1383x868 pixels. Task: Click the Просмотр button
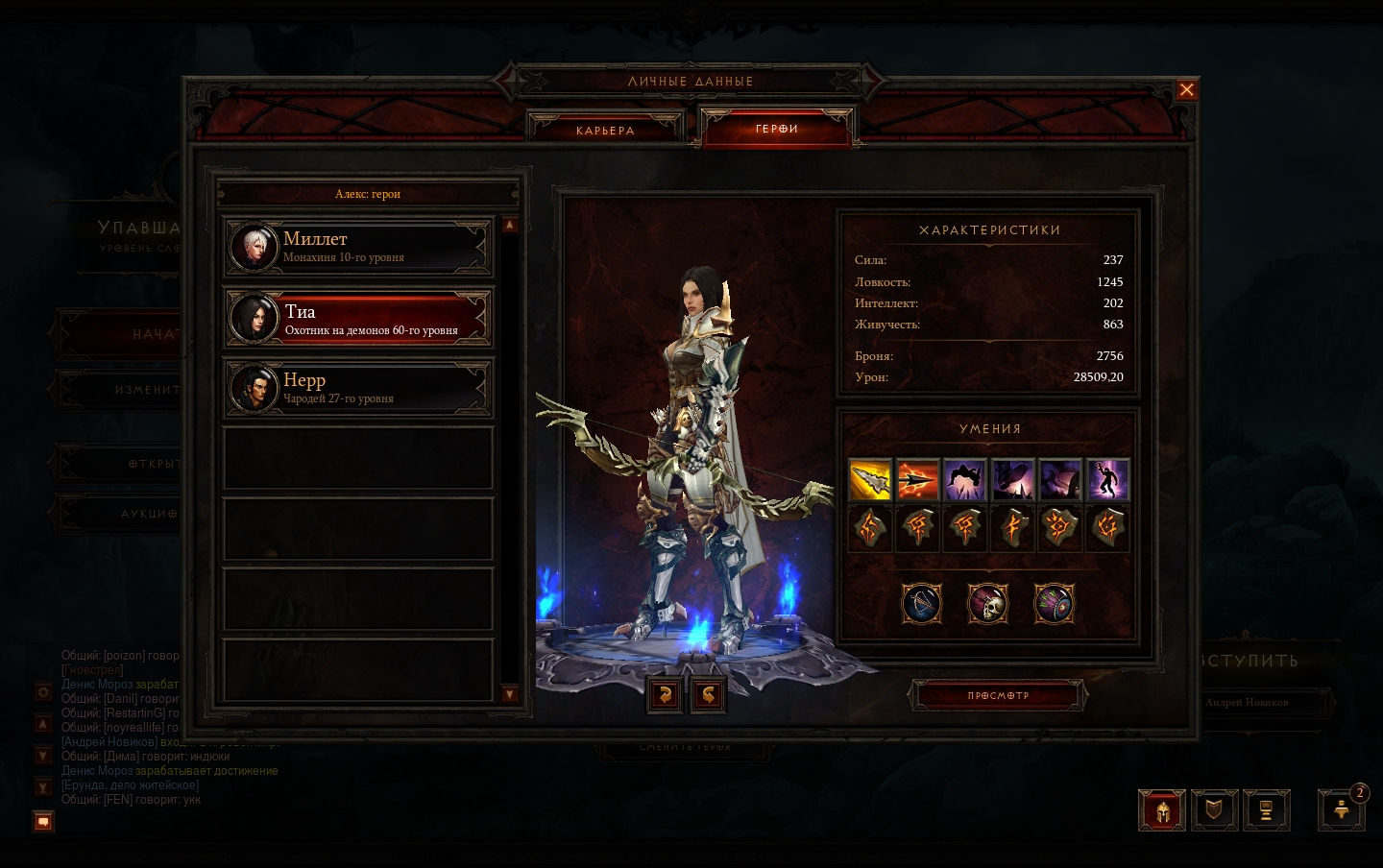point(998,695)
